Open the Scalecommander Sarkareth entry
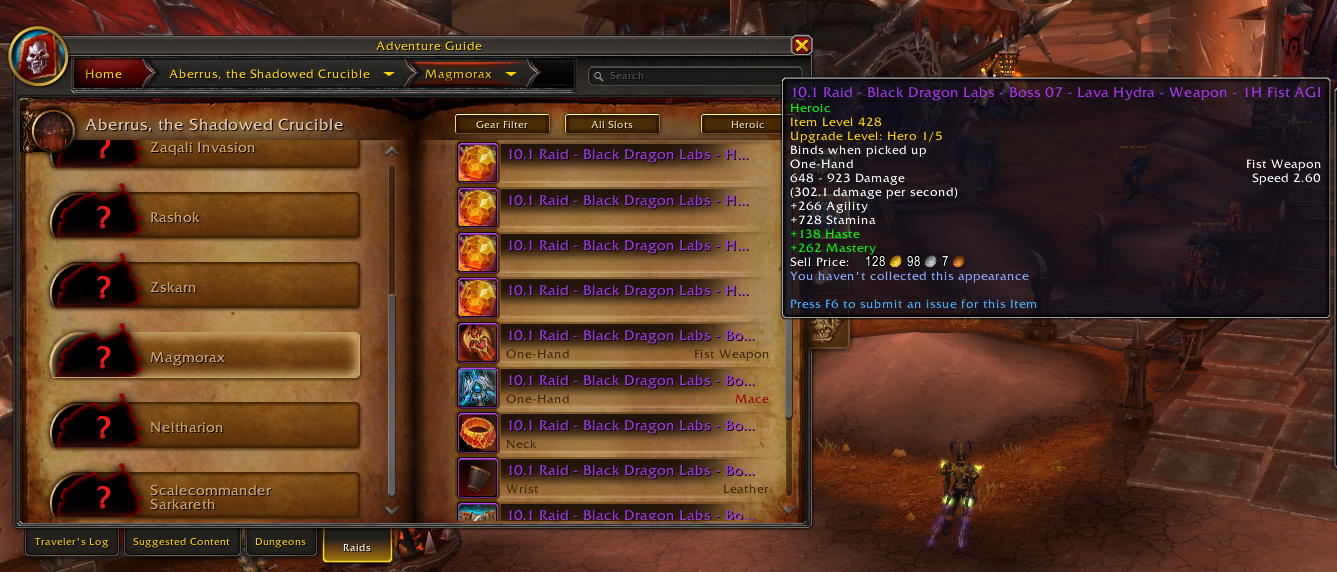1337x572 pixels. point(205,497)
